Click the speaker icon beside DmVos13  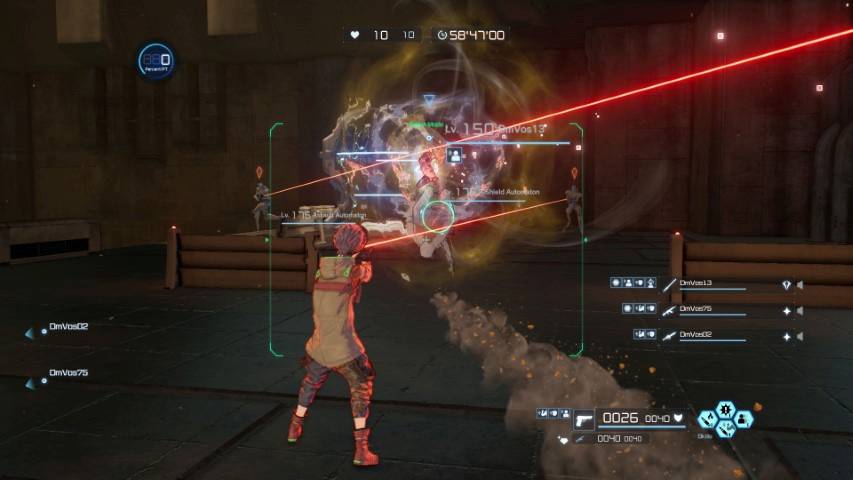tap(799, 285)
